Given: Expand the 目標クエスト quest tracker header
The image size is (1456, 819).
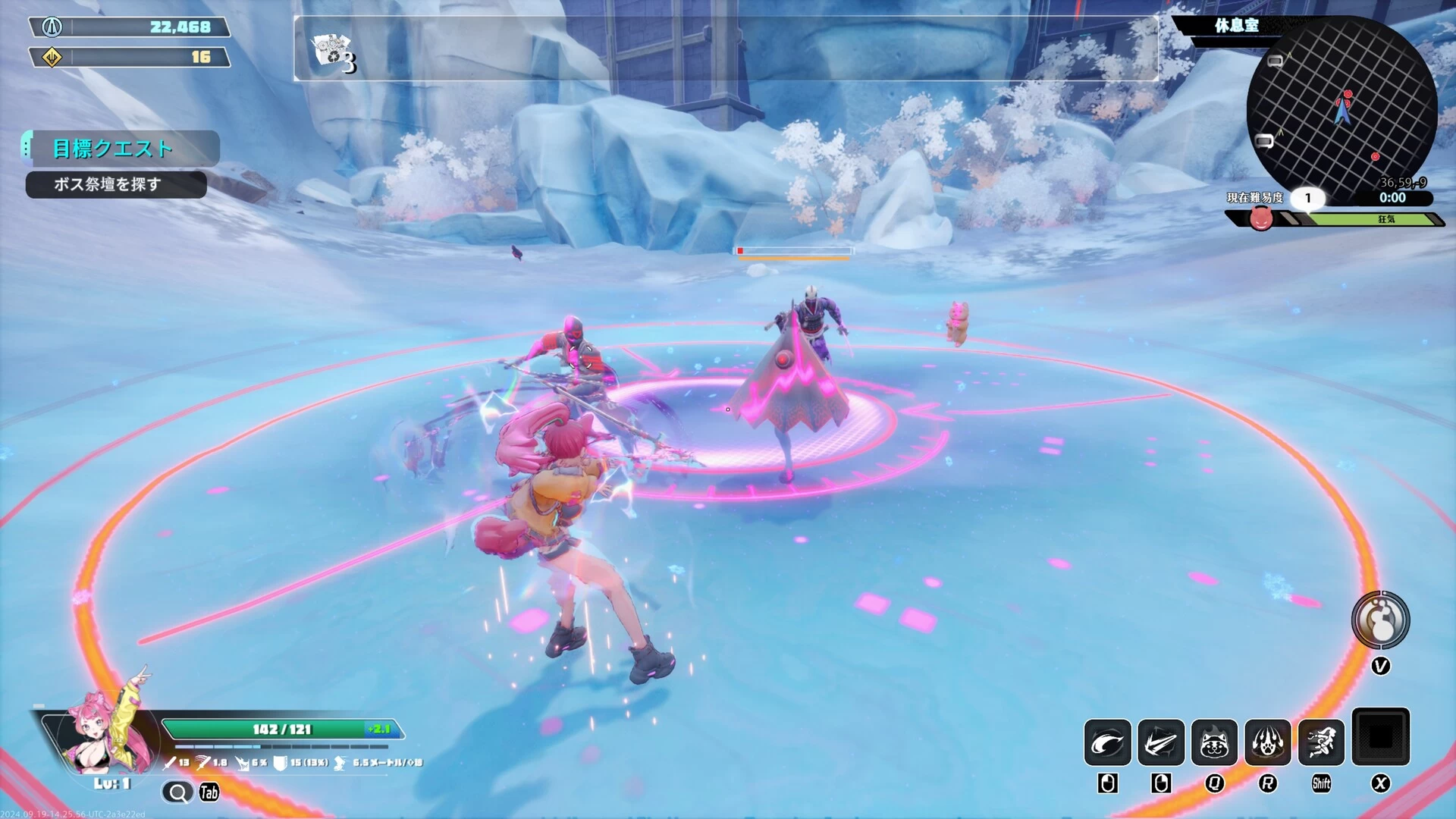Looking at the screenshot, I should [114, 149].
